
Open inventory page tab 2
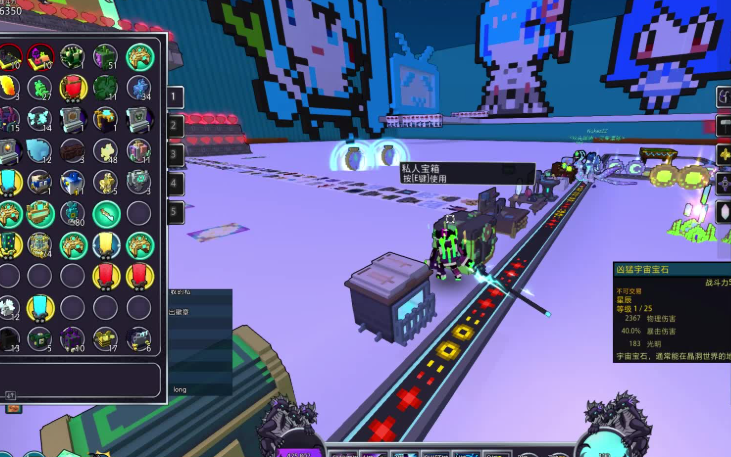point(175,126)
